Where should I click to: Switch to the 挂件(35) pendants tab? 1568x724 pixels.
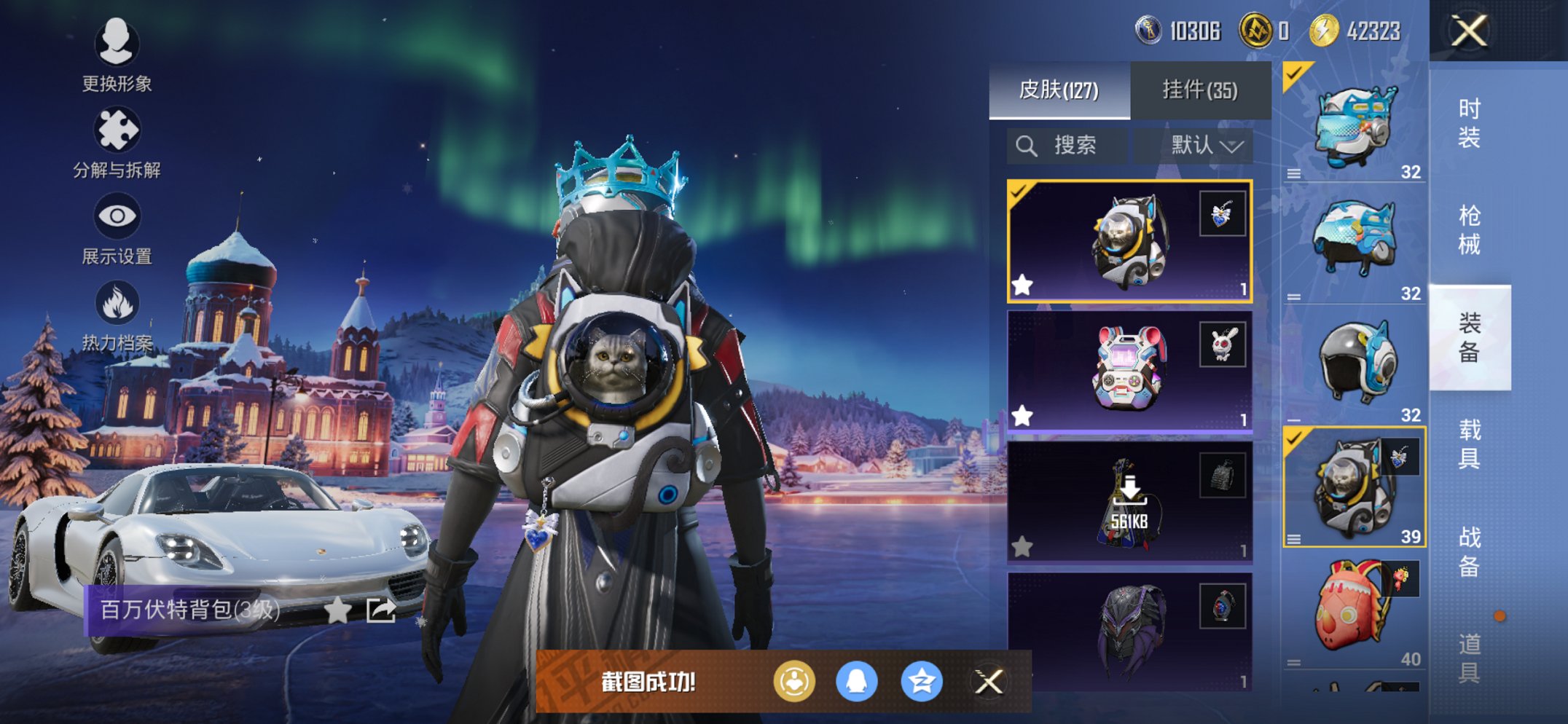[x=1200, y=90]
